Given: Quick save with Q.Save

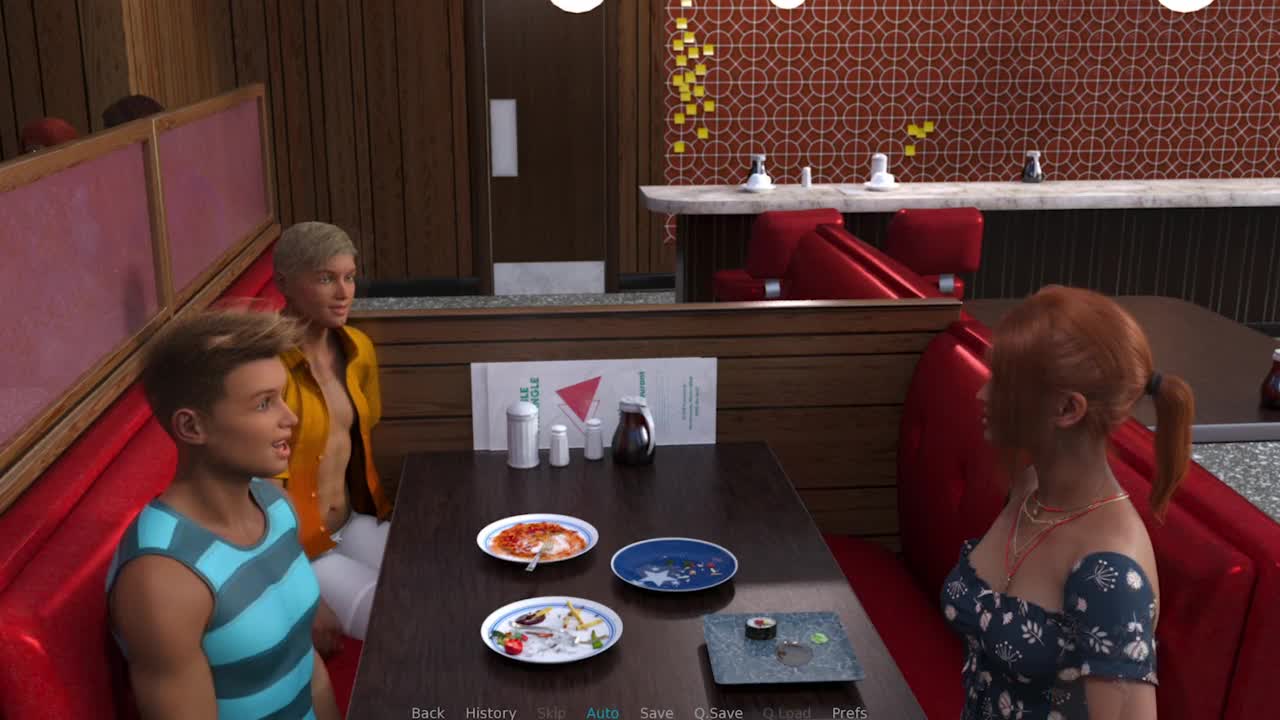Looking at the screenshot, I should coord(718,712).
